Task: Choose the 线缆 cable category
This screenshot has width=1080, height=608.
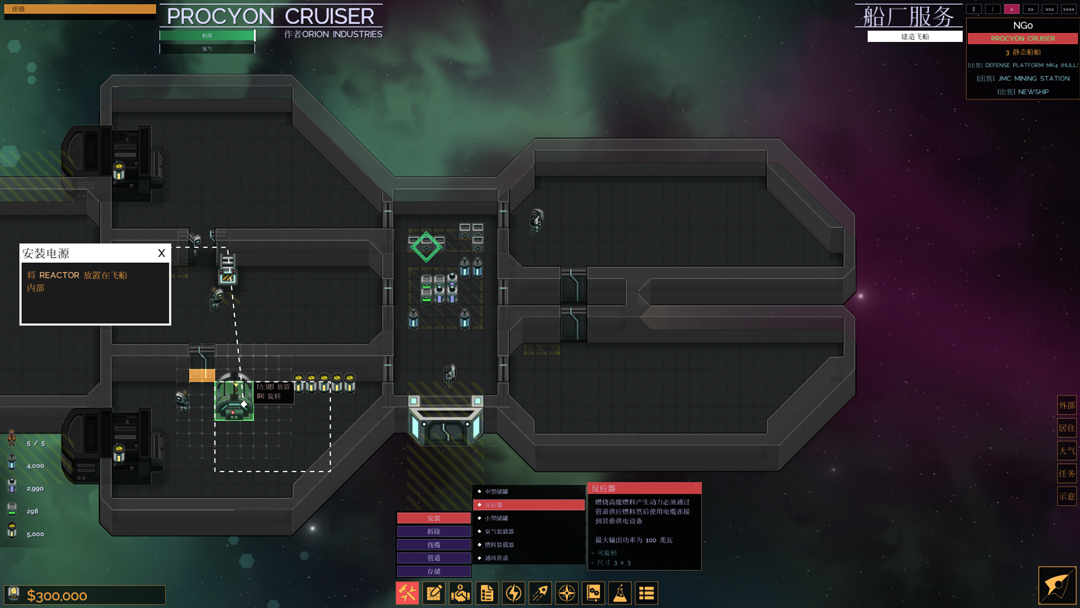Action: (434, 545)
